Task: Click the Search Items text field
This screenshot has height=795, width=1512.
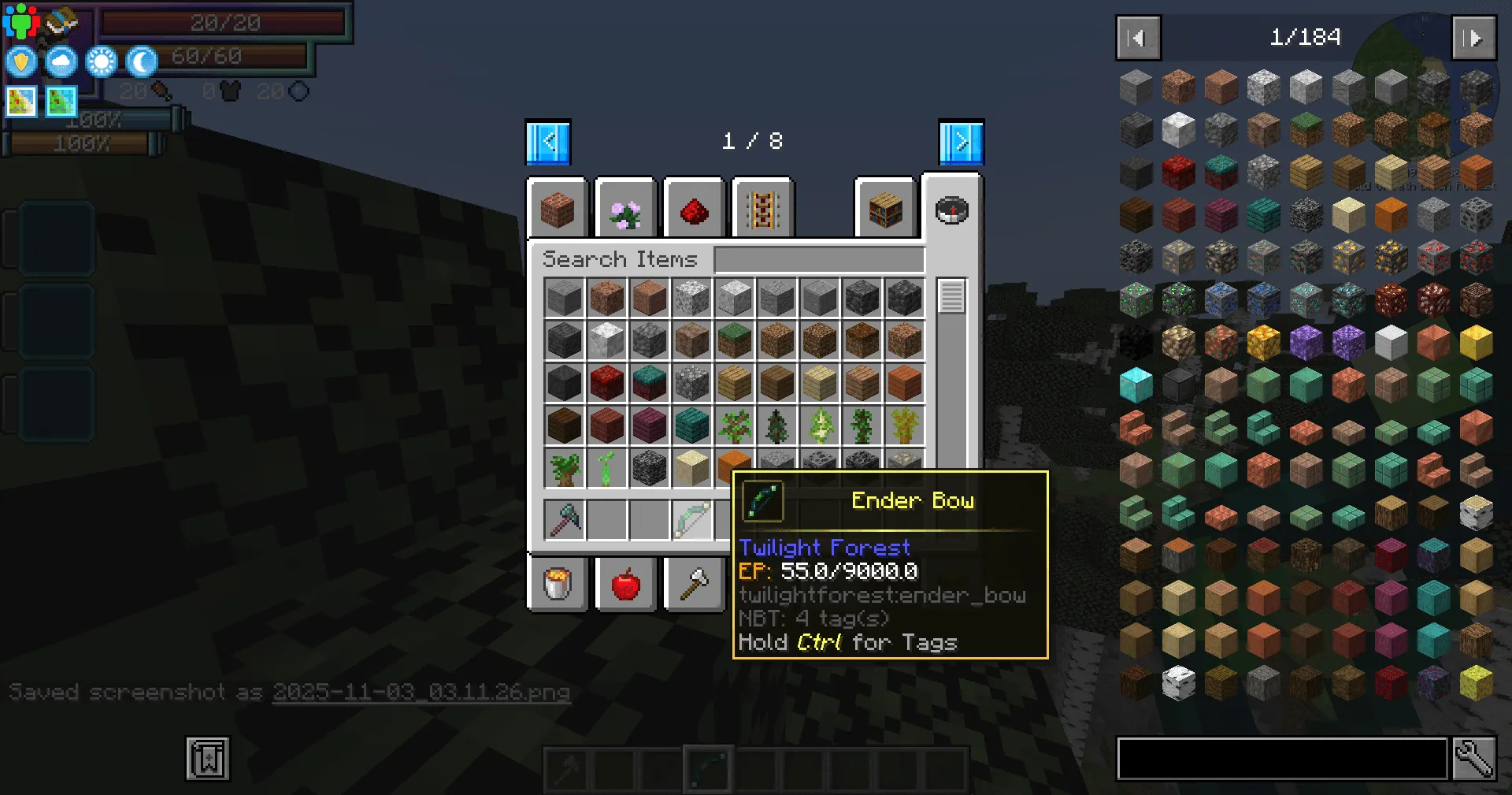Action: (819, 259)
